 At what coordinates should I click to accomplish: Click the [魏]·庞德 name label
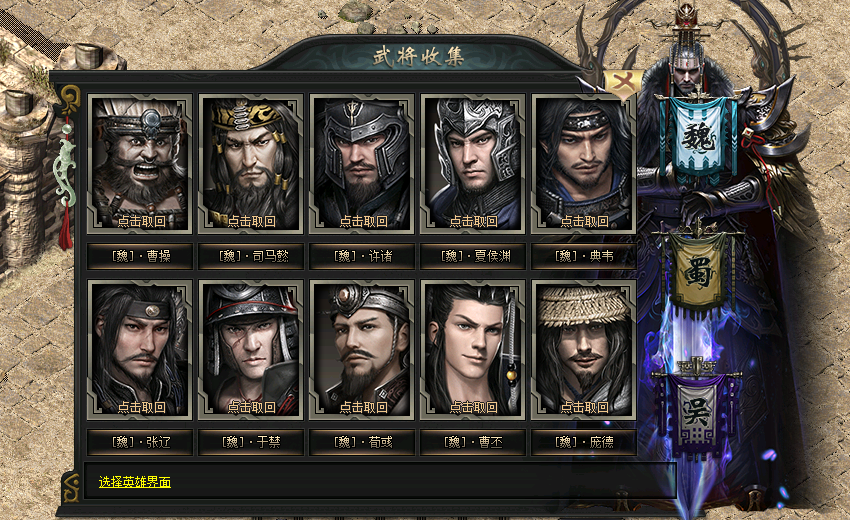click(584, 441)
